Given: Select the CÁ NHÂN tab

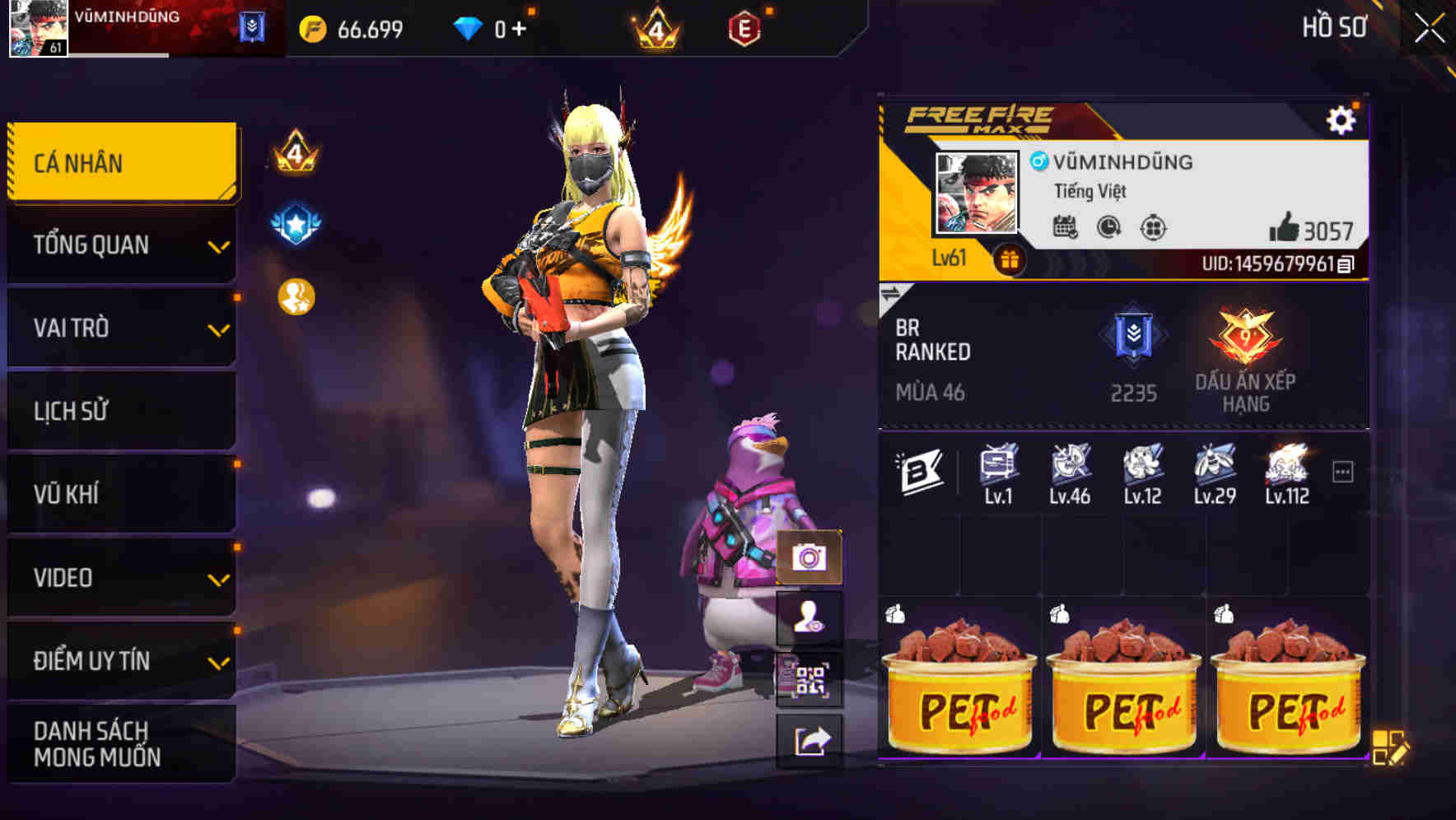Looking at the screenshot, I should (119, 162).
